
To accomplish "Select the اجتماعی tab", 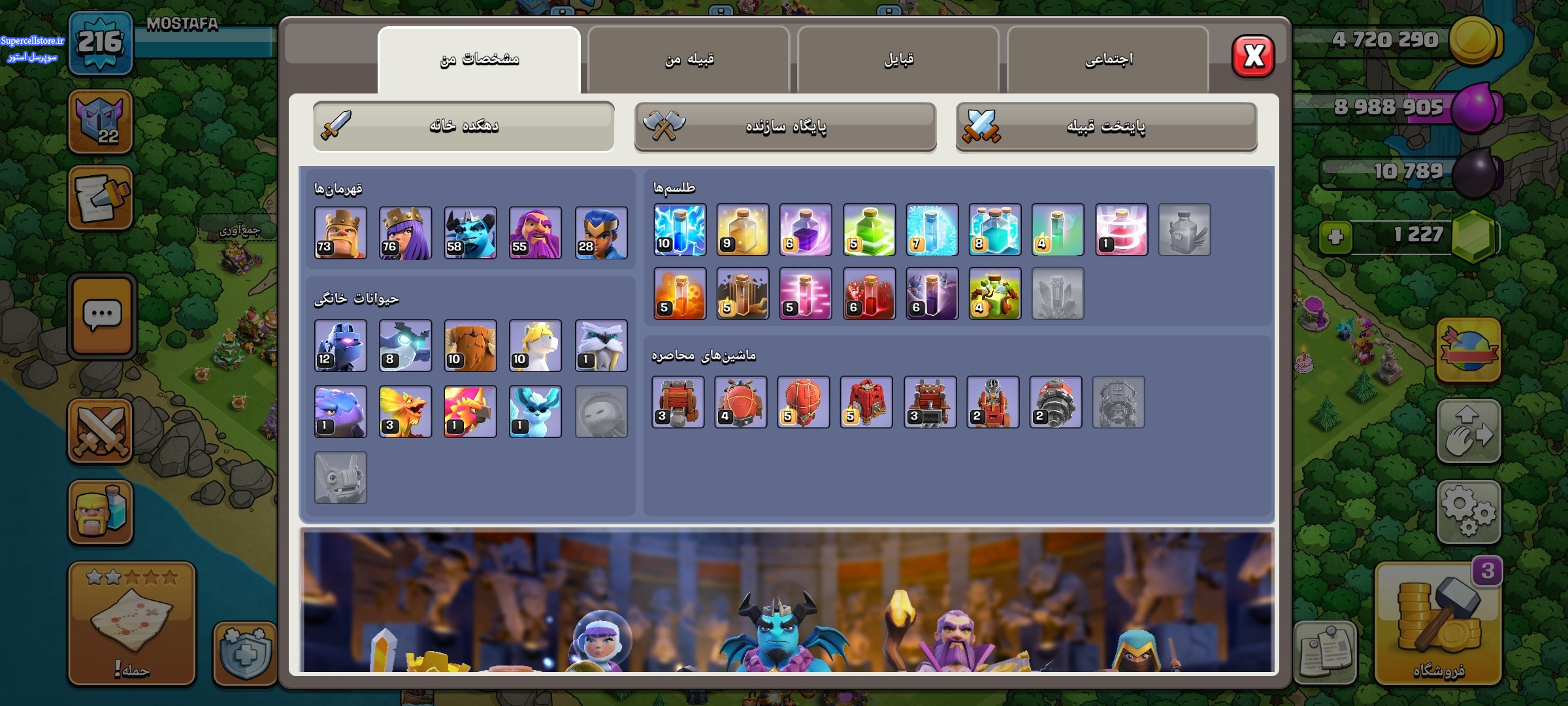I will tap(1108, 60).
